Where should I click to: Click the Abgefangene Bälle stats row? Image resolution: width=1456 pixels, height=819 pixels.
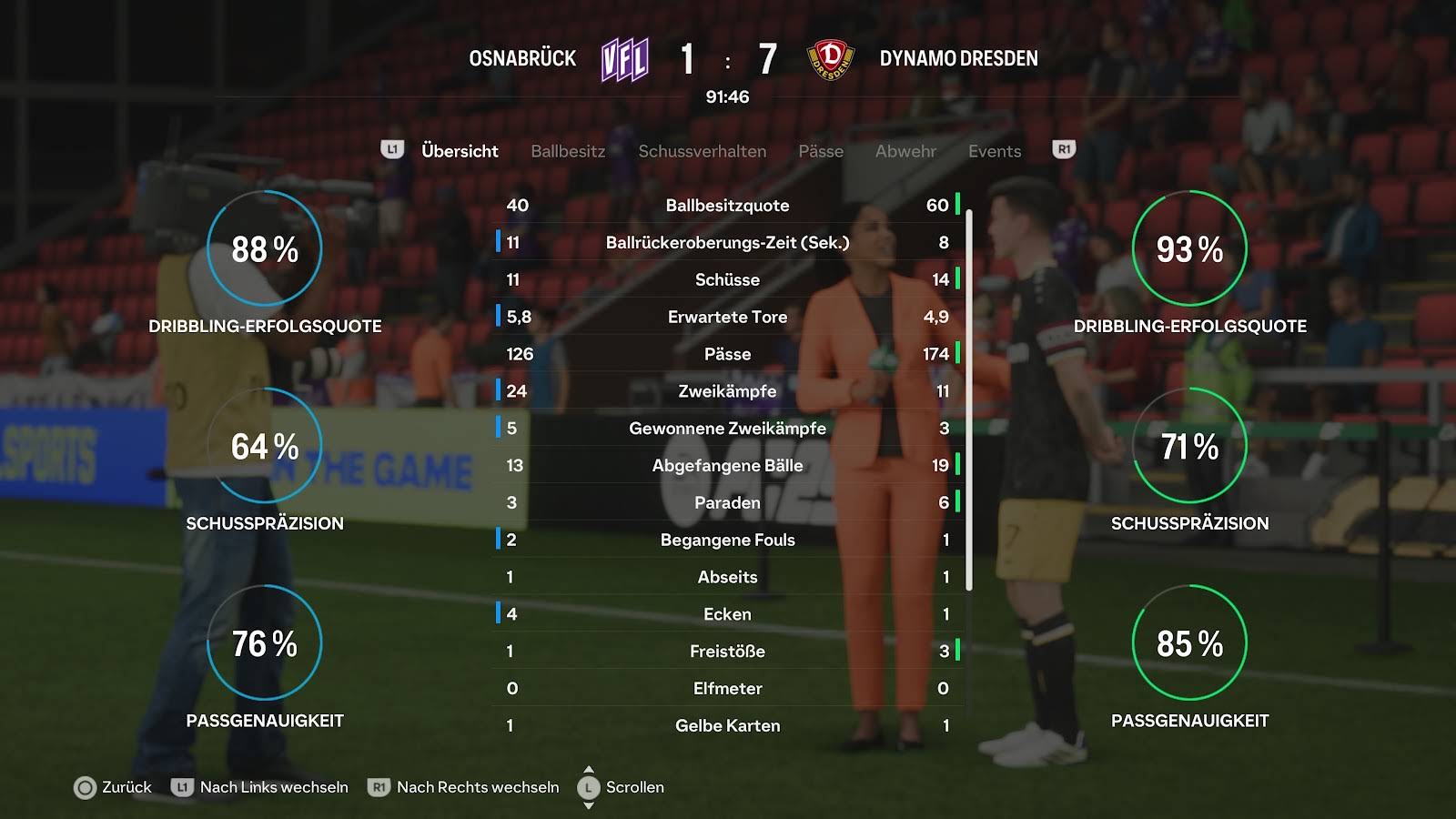click(x=727, y=465)
